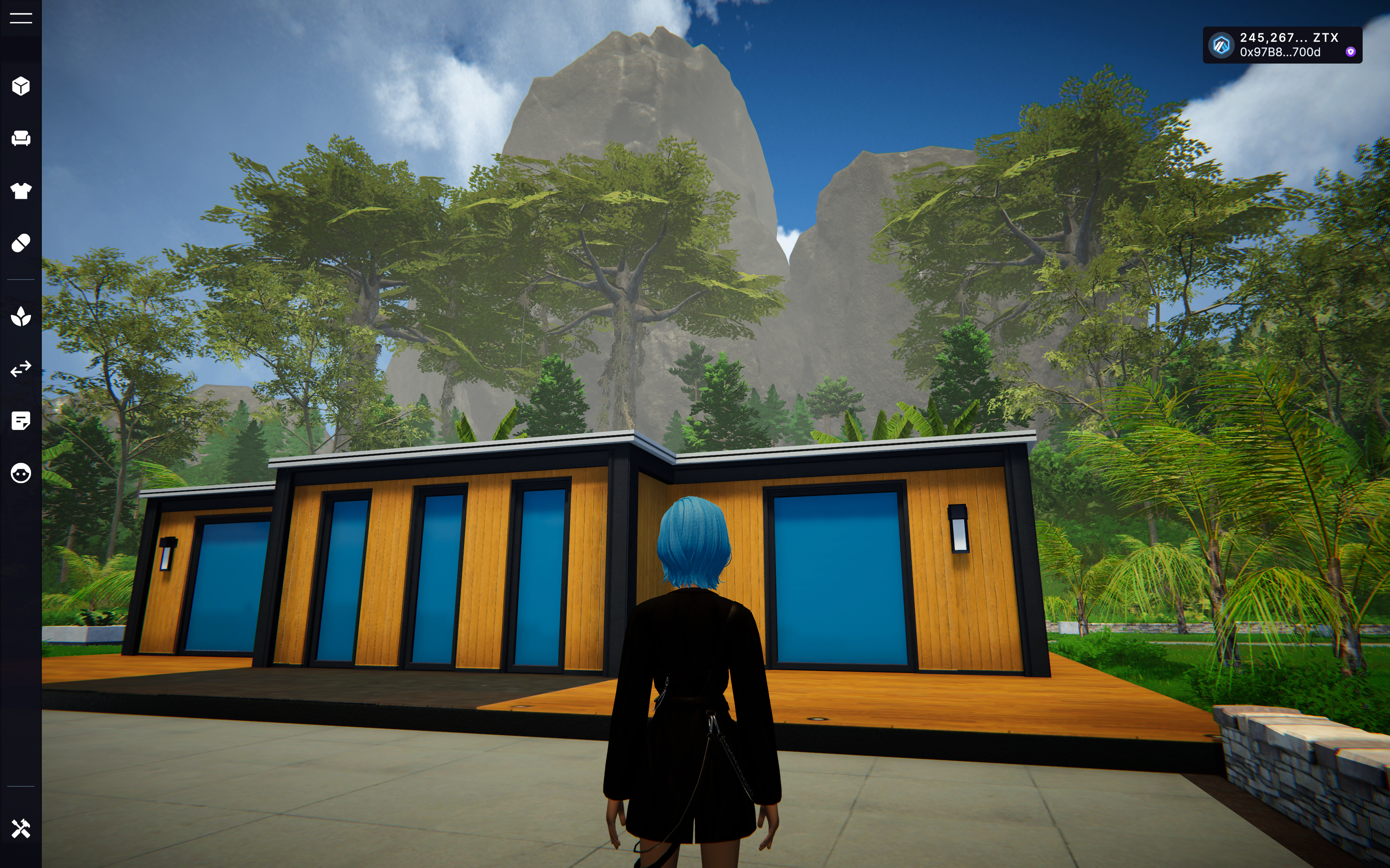This screenshot has width=1390, height=868.
Task: Open the note message icon
Action: pyautogui.click(x=21, y=421)
